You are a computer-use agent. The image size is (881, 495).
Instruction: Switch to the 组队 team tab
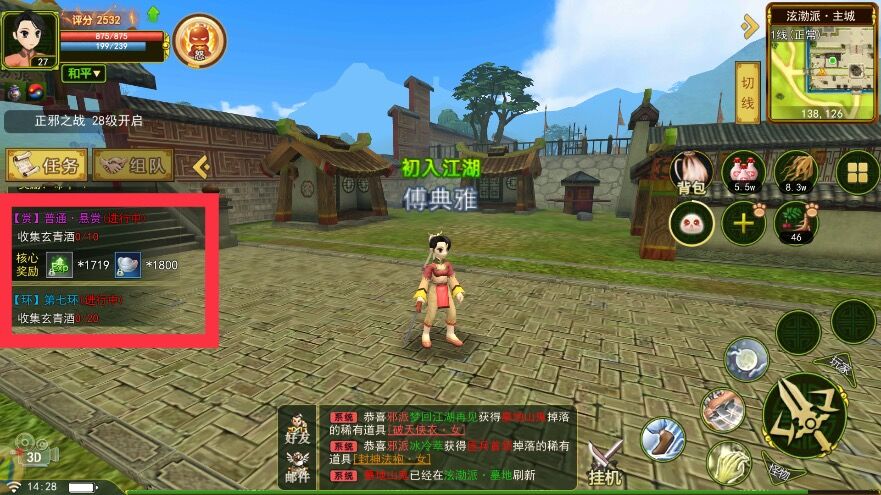tap(133, 165)
